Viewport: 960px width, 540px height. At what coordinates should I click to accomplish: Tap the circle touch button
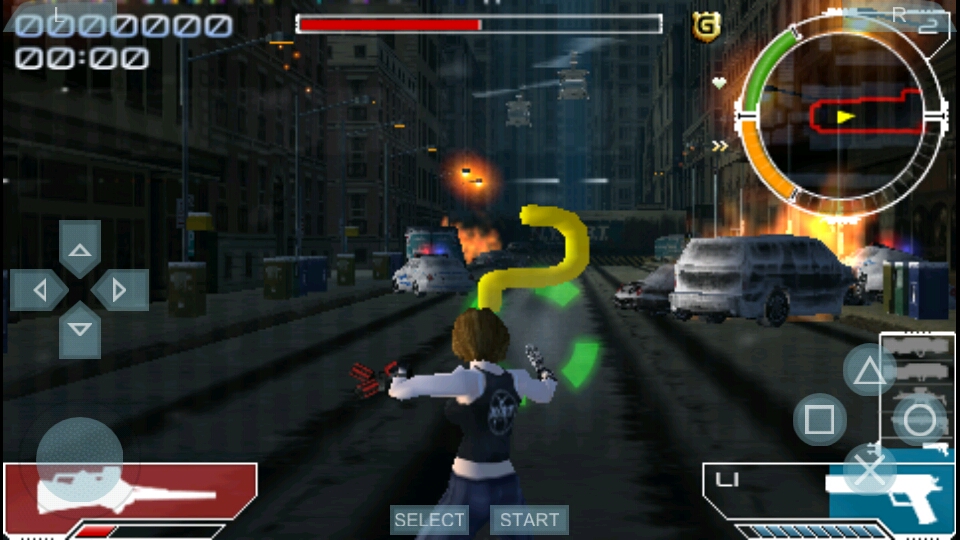pyautogui.click(x=919, y=419)
